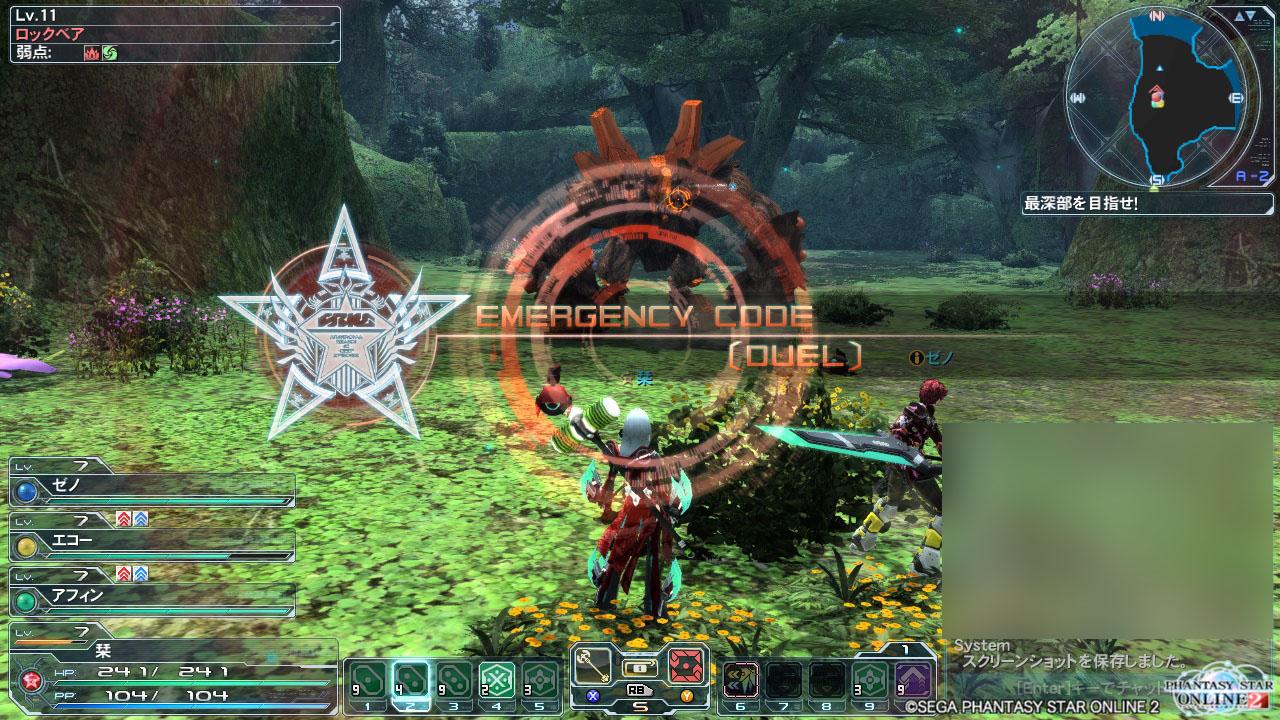Click the weapon swap icon above RB
Image resolution: width=1280 pixels, height=720 pixels.
[640, 665]
